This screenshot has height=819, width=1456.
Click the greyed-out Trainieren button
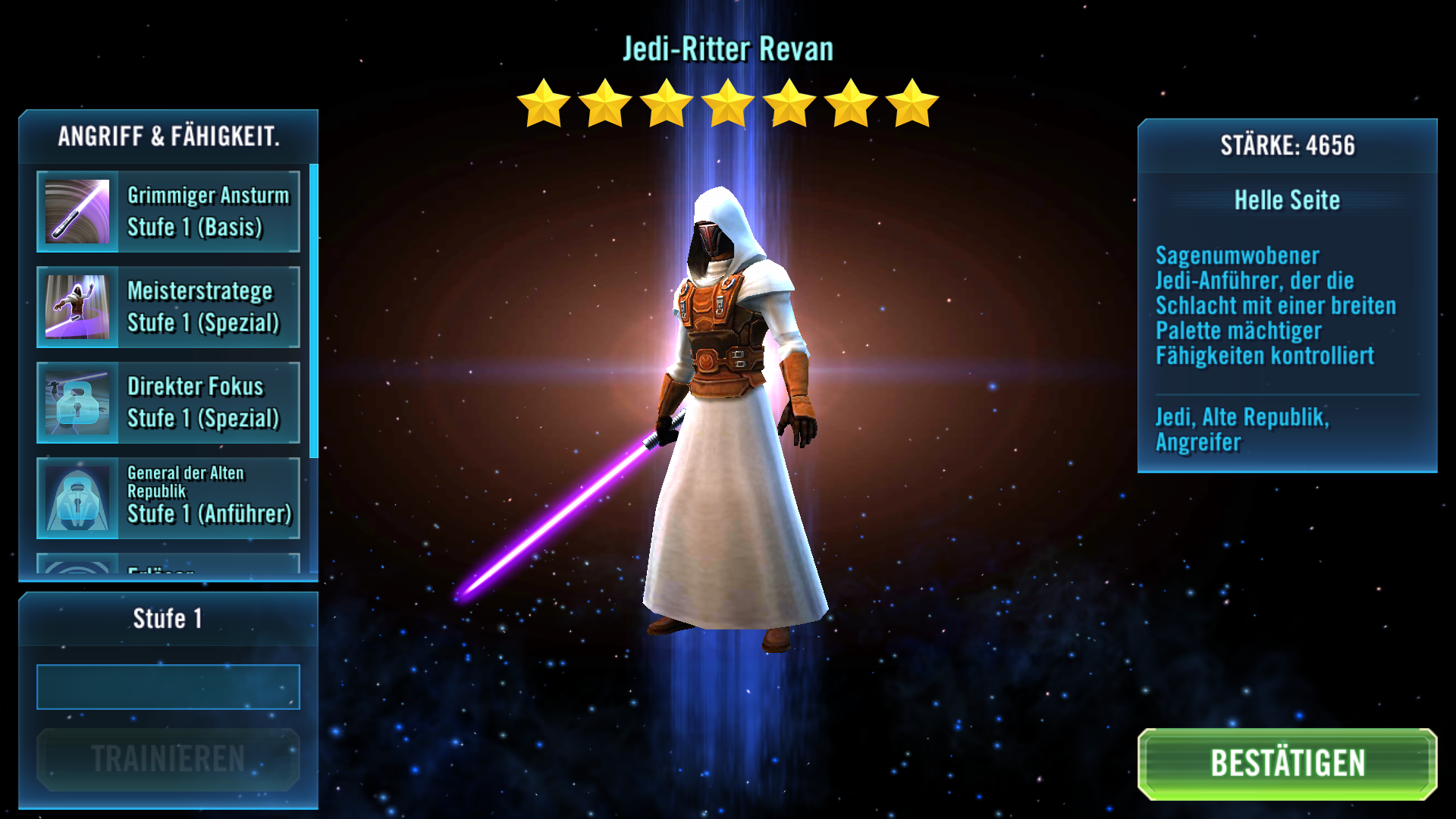click(x=168, y=759)
